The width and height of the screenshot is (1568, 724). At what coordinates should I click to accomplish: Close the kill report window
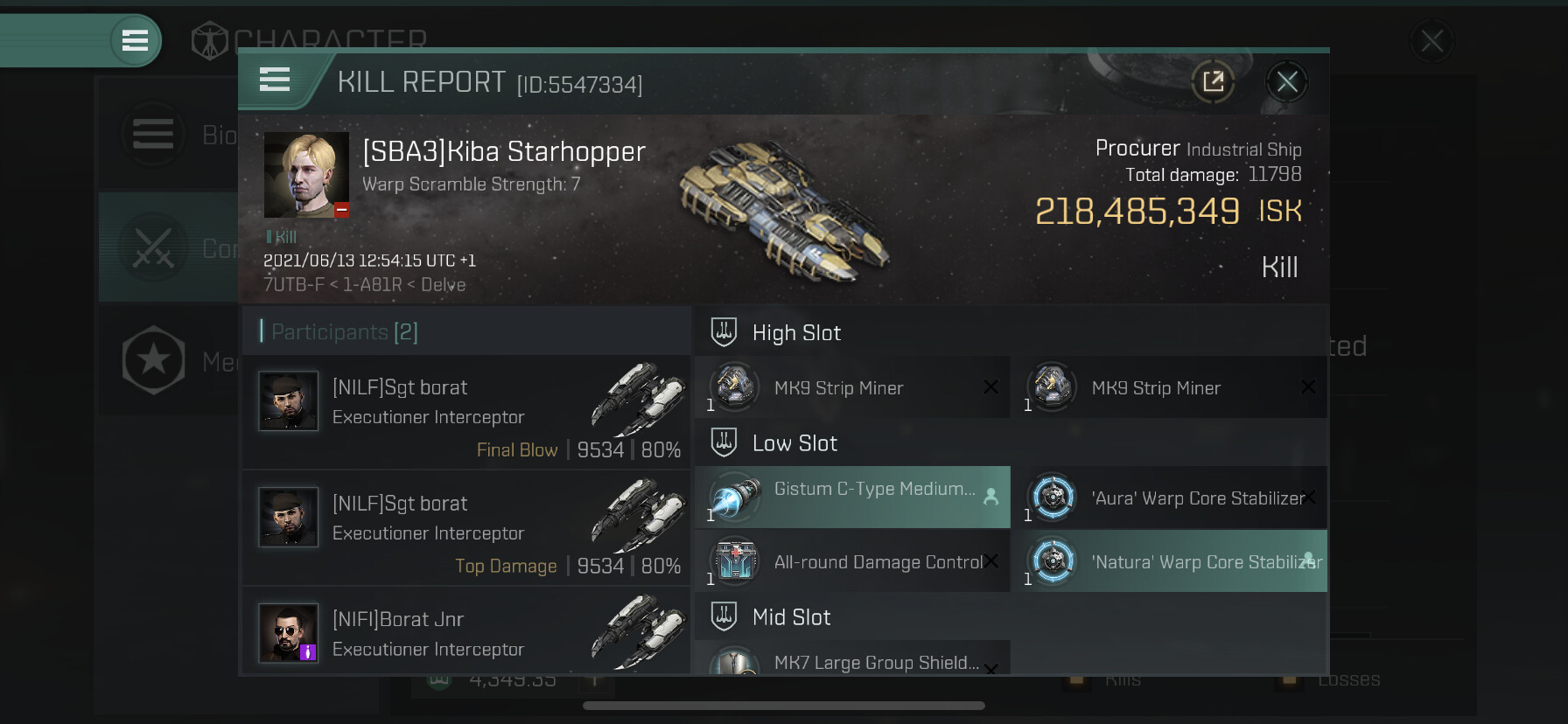tap(1286, 83)
